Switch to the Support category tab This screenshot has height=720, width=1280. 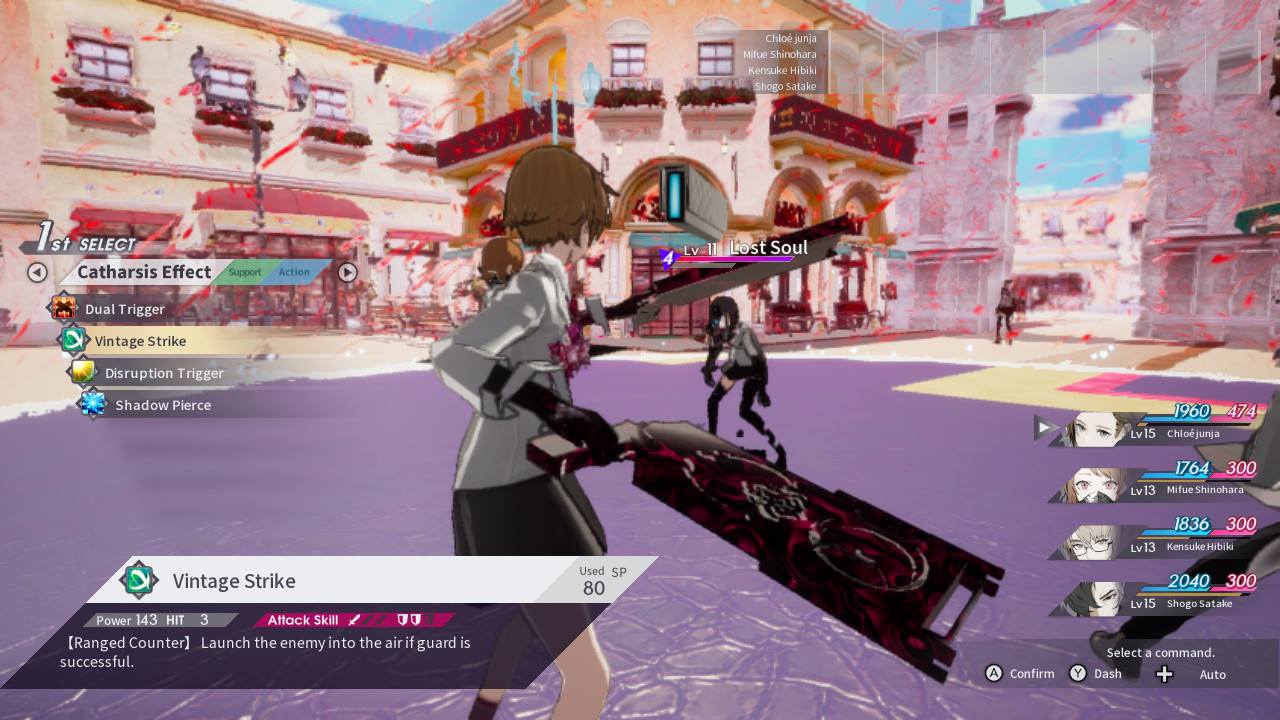[244, 272]
